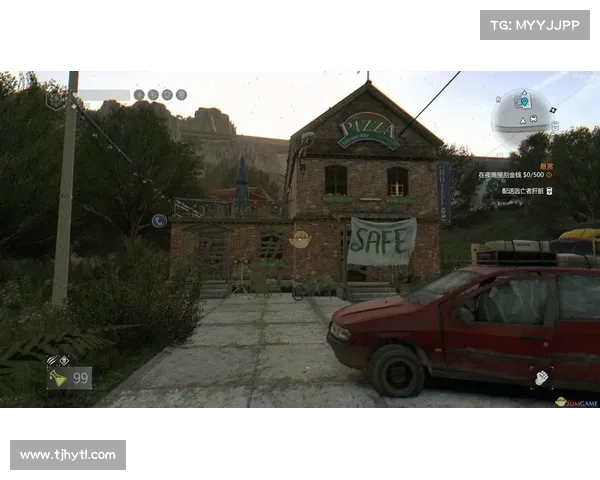Click the claw marks status icon
This screenshot has height=480, width=600.
[x=52, y=360]
